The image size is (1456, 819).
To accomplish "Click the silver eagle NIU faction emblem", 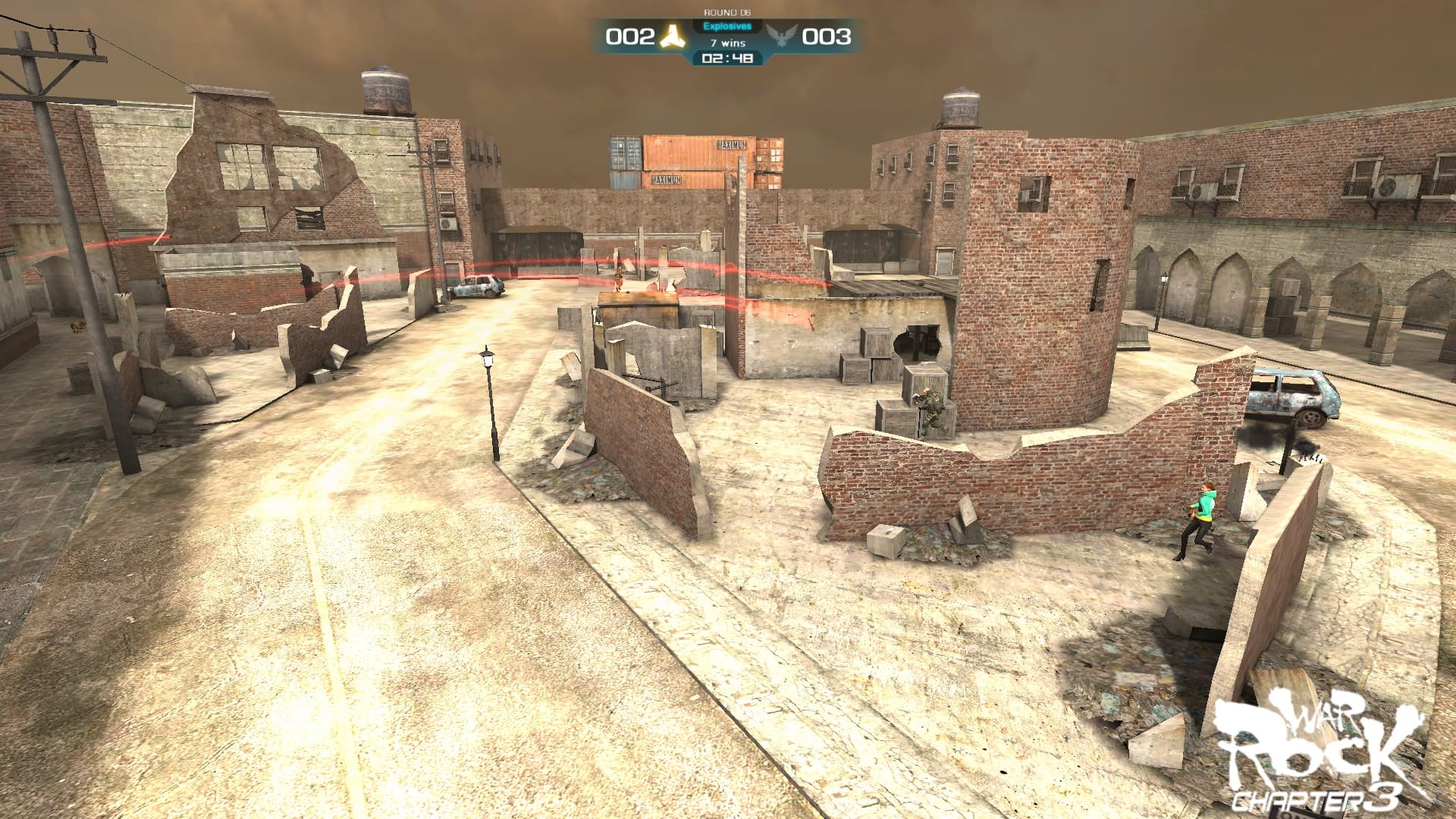I will [x=781, y=35].
